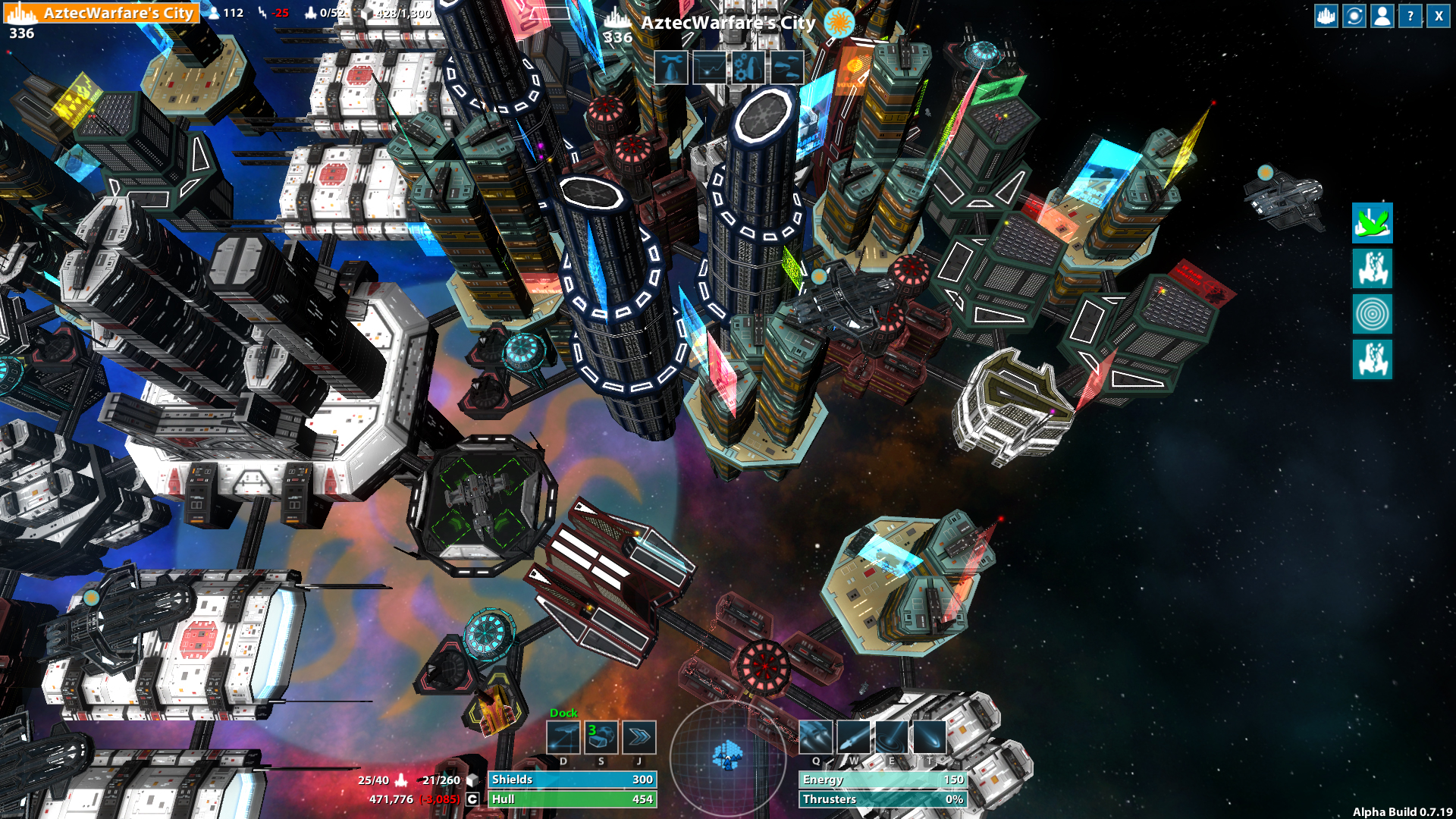Open the player profile icon in top-right toolbar

(x=1381, y=15)
